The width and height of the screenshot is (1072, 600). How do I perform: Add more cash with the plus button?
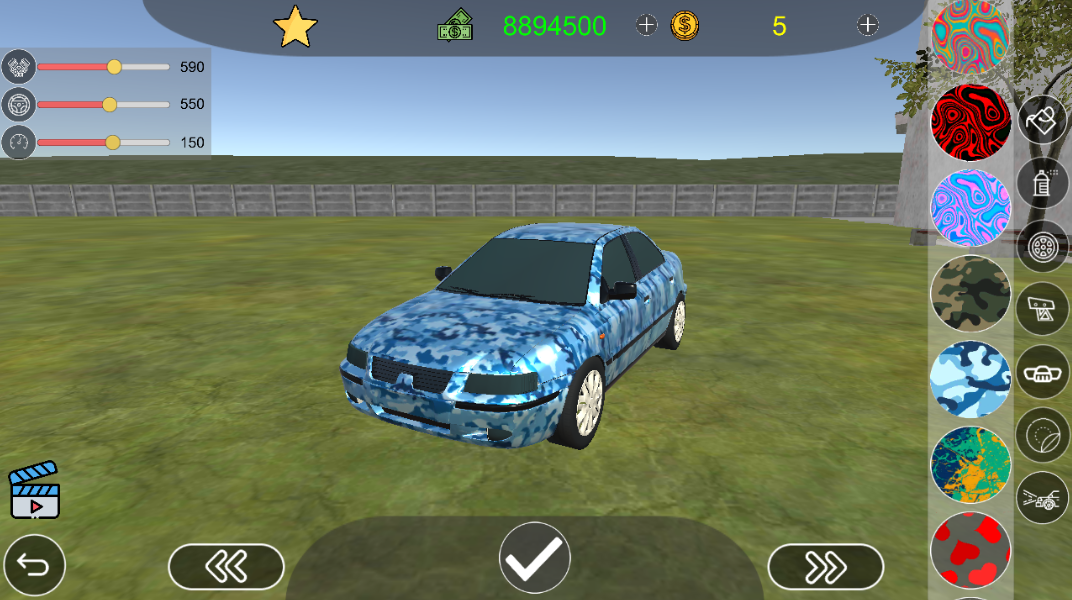(x=647, y=26)
